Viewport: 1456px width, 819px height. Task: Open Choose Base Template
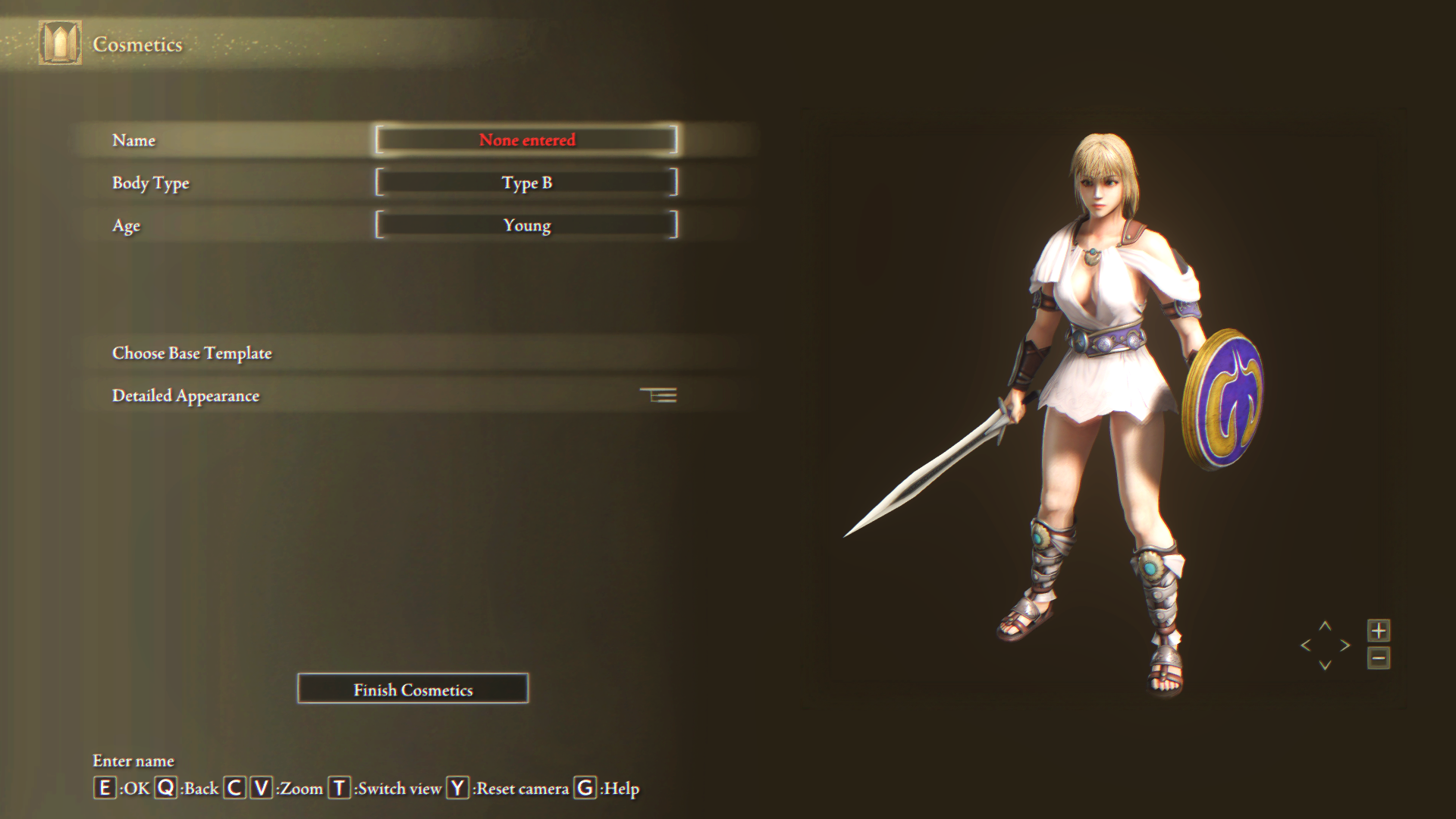click(192, 353)
